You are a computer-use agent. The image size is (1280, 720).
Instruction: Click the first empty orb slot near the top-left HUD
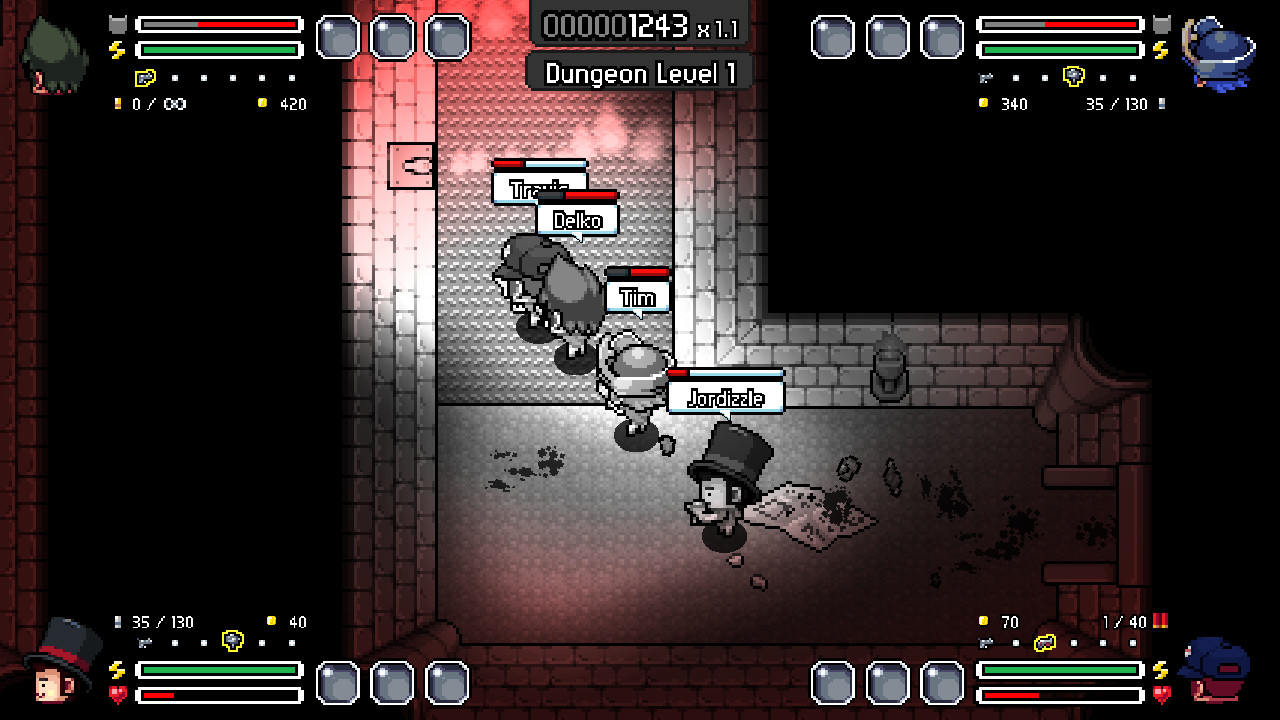[336, 36]
